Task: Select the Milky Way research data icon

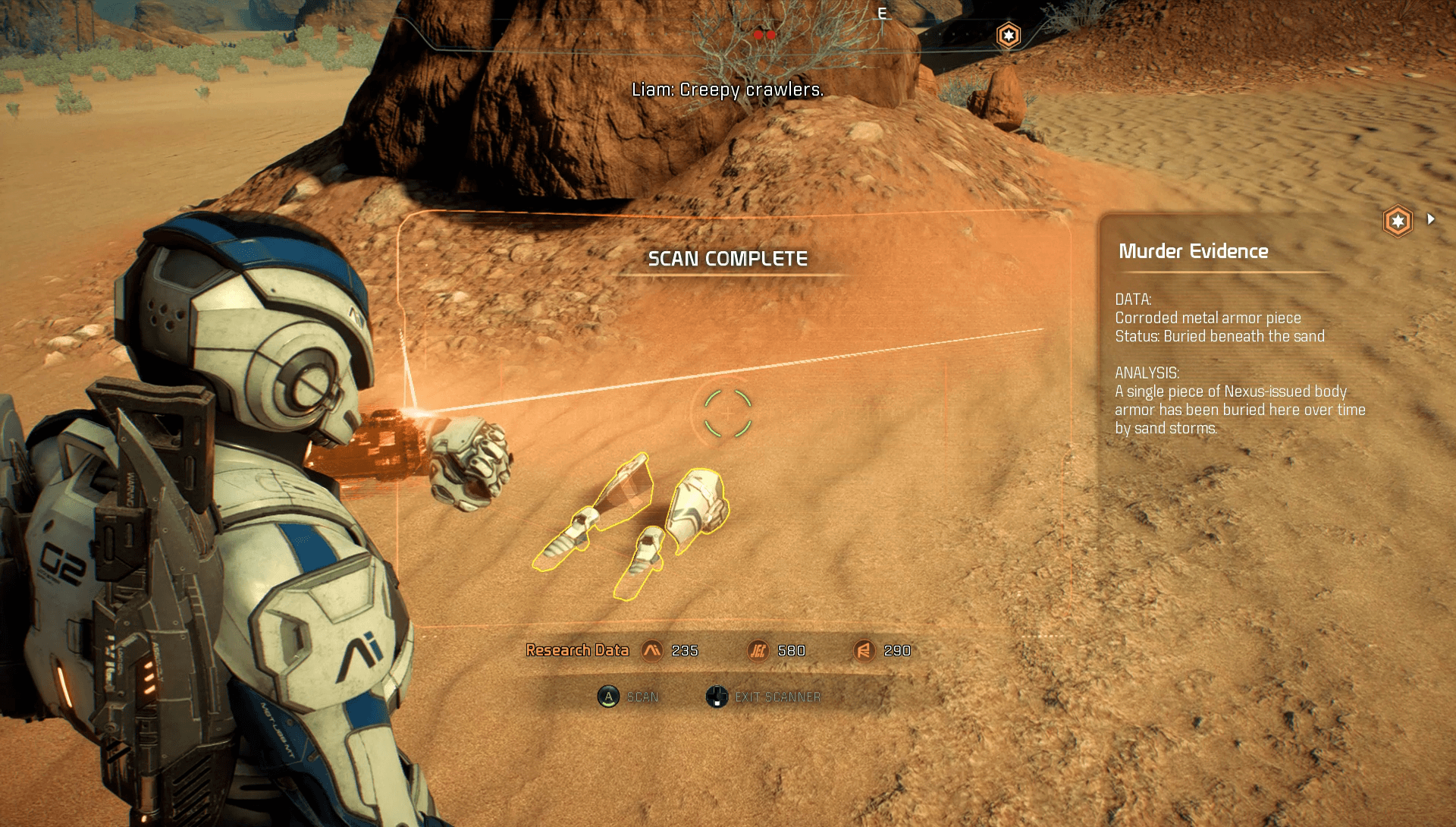Action: point(651,650)
